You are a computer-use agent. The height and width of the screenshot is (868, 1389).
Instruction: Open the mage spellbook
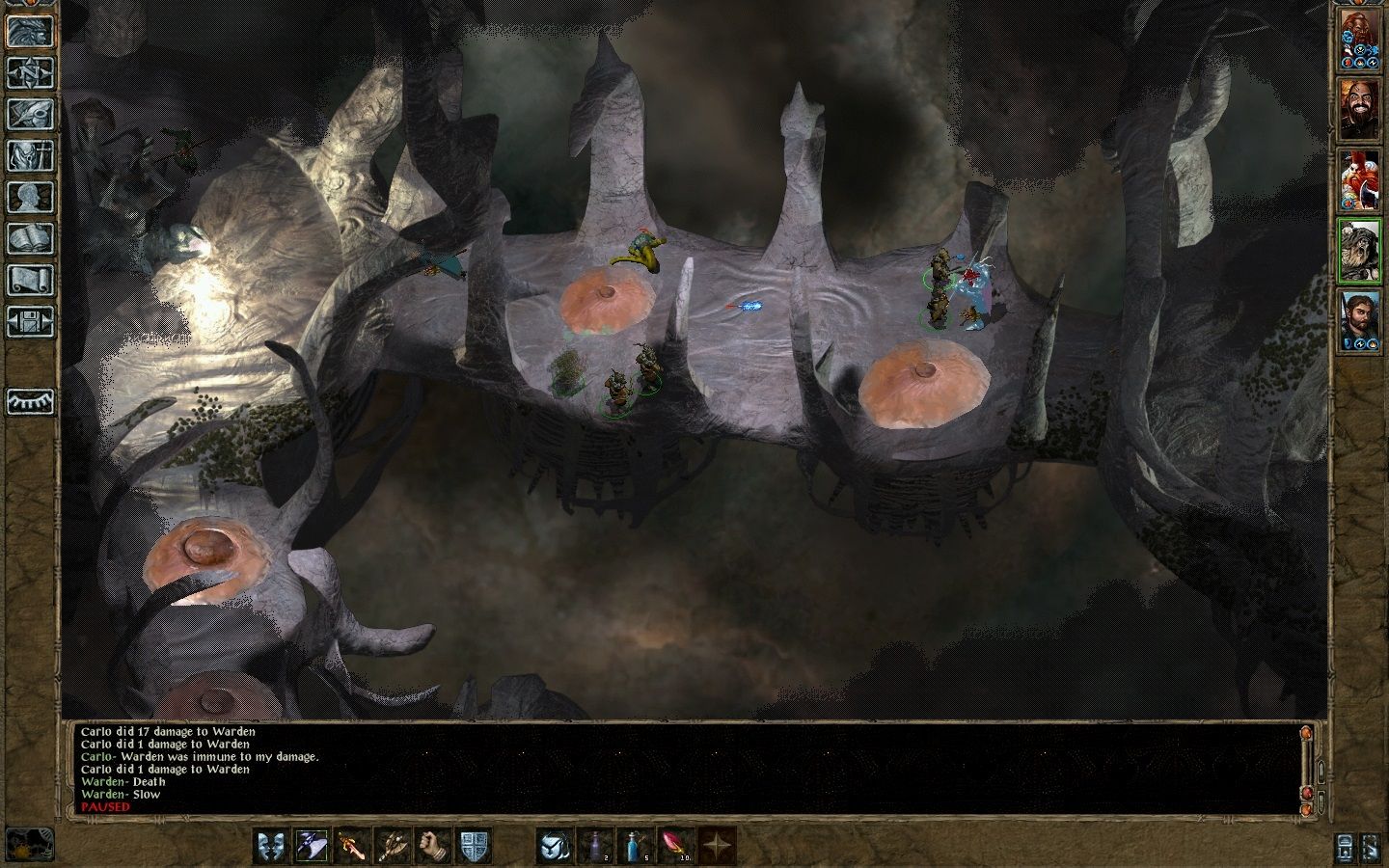click(30, 238)
